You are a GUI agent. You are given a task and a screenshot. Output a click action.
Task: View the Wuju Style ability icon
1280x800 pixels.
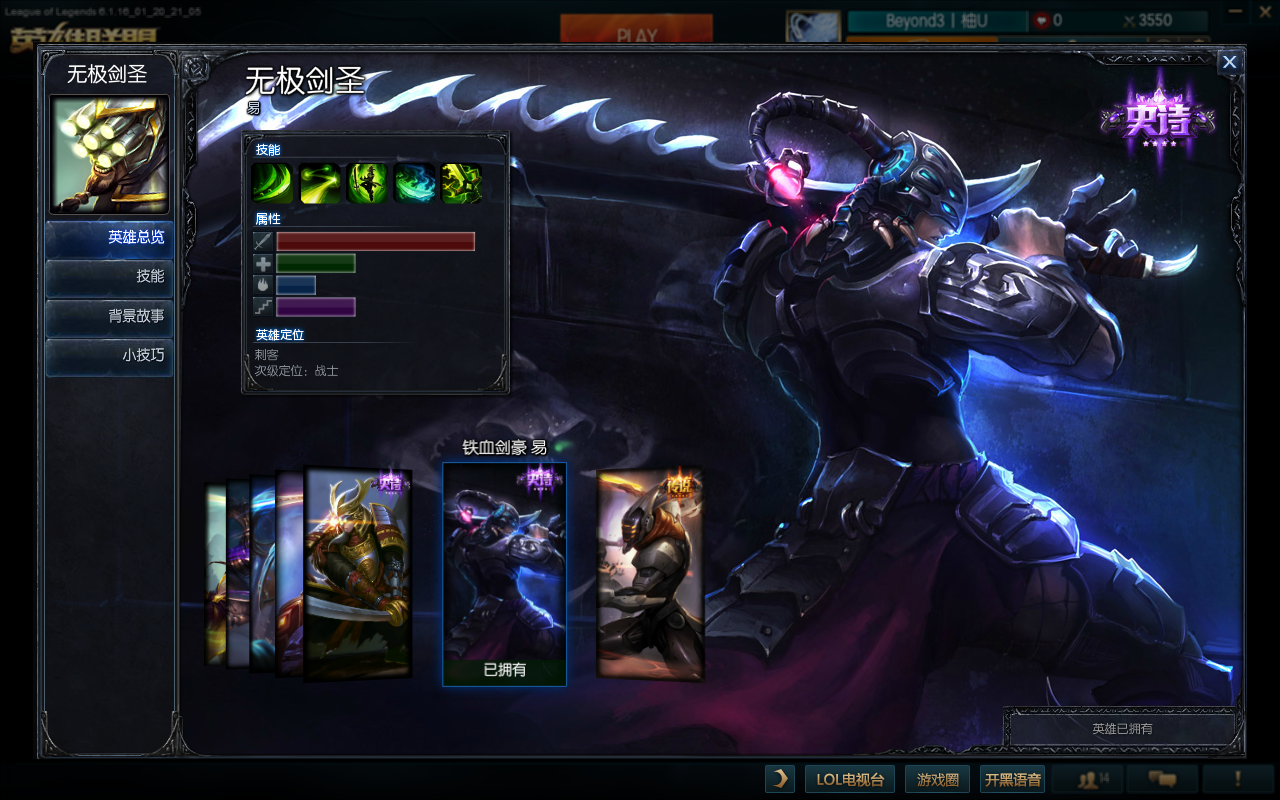[x=415, y=184]
